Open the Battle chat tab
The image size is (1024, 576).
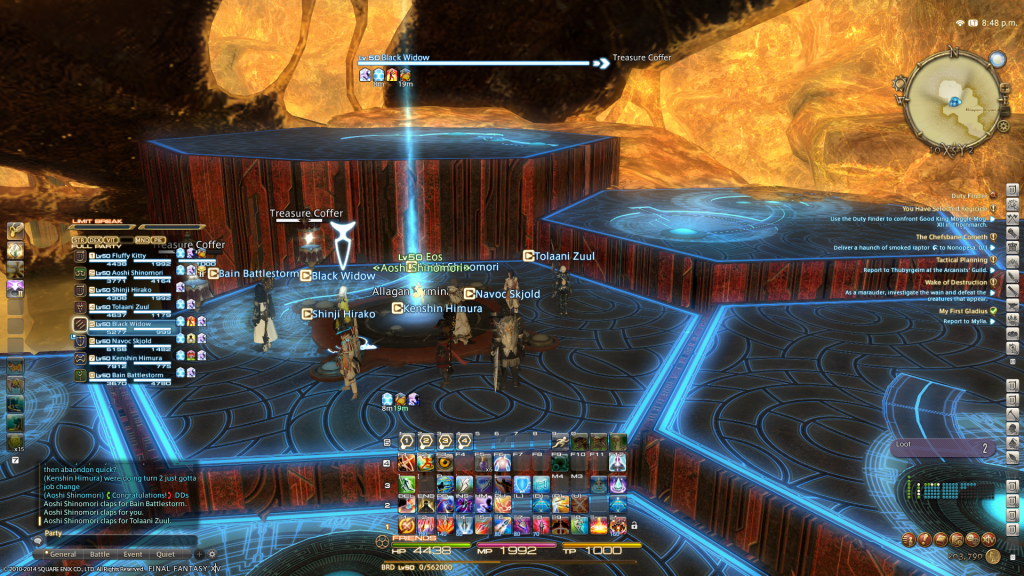(100, 553)
